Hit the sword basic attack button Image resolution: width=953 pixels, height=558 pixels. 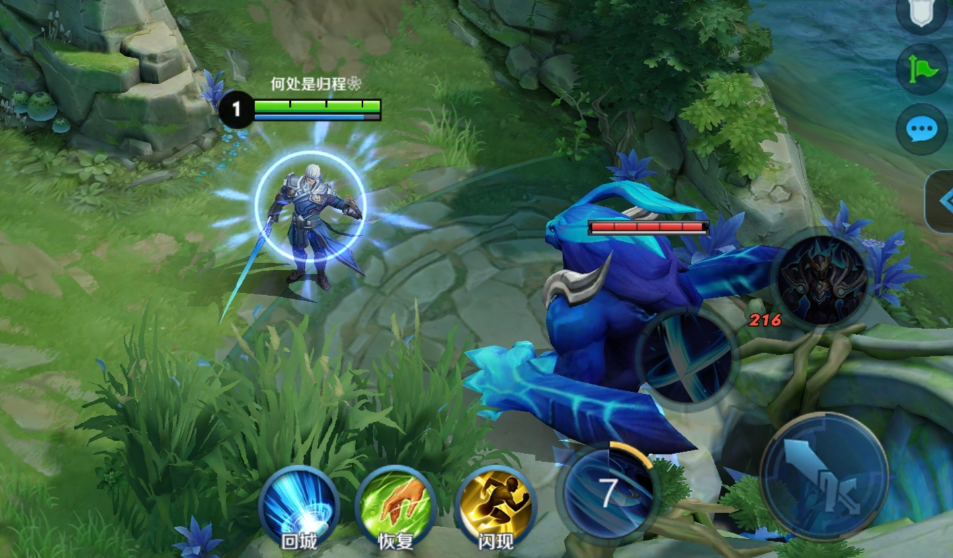pyautogui.click(x=824, y=476)
